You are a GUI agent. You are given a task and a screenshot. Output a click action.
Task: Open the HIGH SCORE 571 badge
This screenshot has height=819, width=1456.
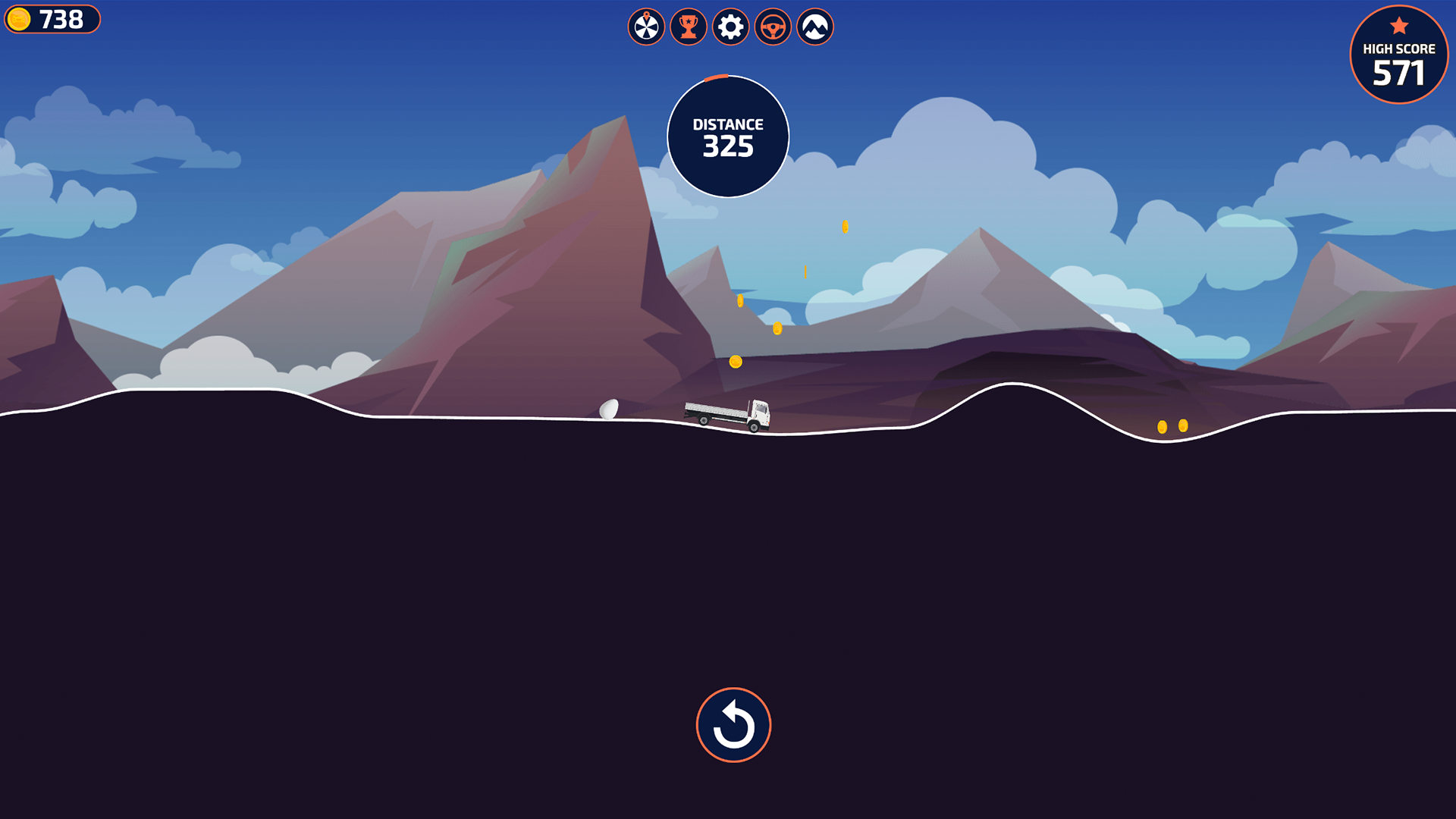click(1398, 55)
